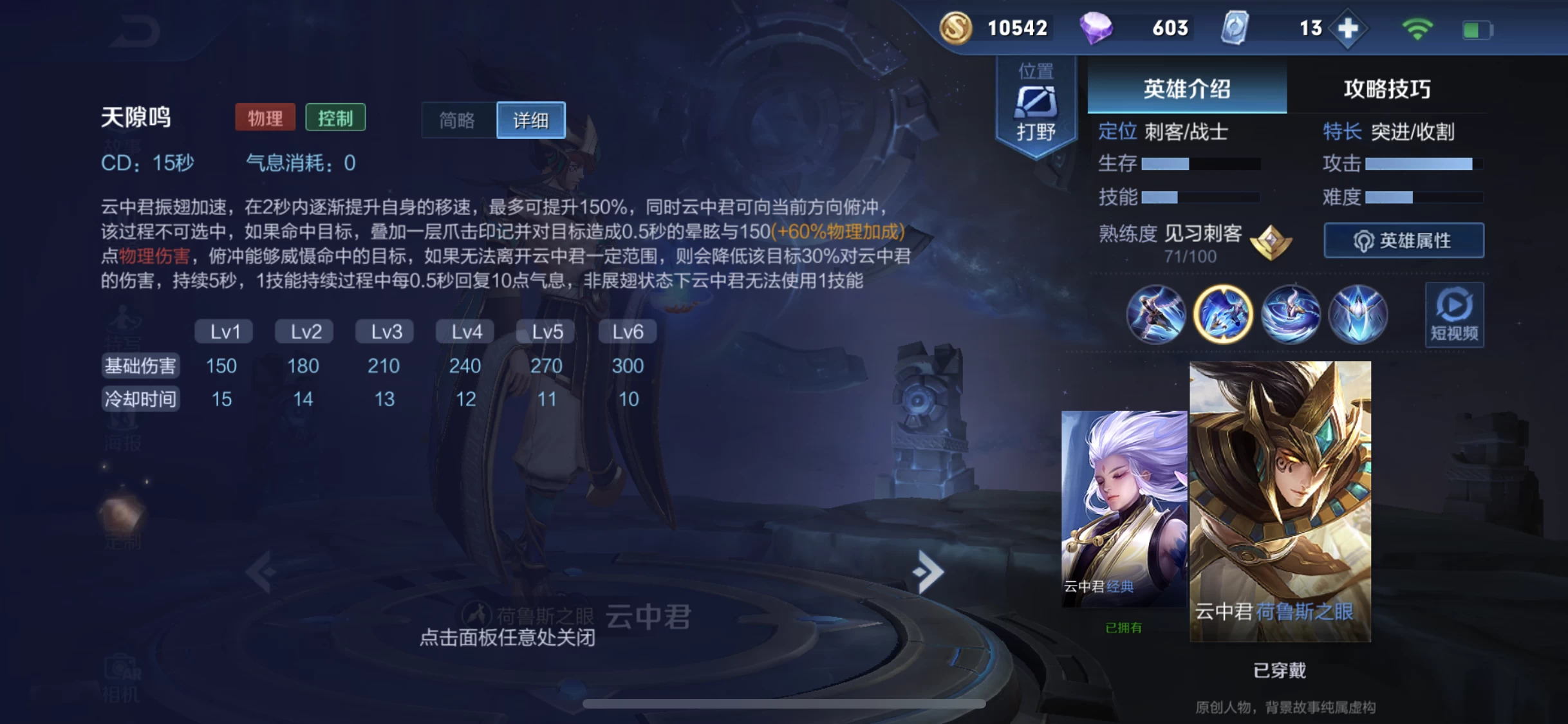
Task: Open the AR相机 camera feature
Action: pyautogui.click(x=122, y=676)
